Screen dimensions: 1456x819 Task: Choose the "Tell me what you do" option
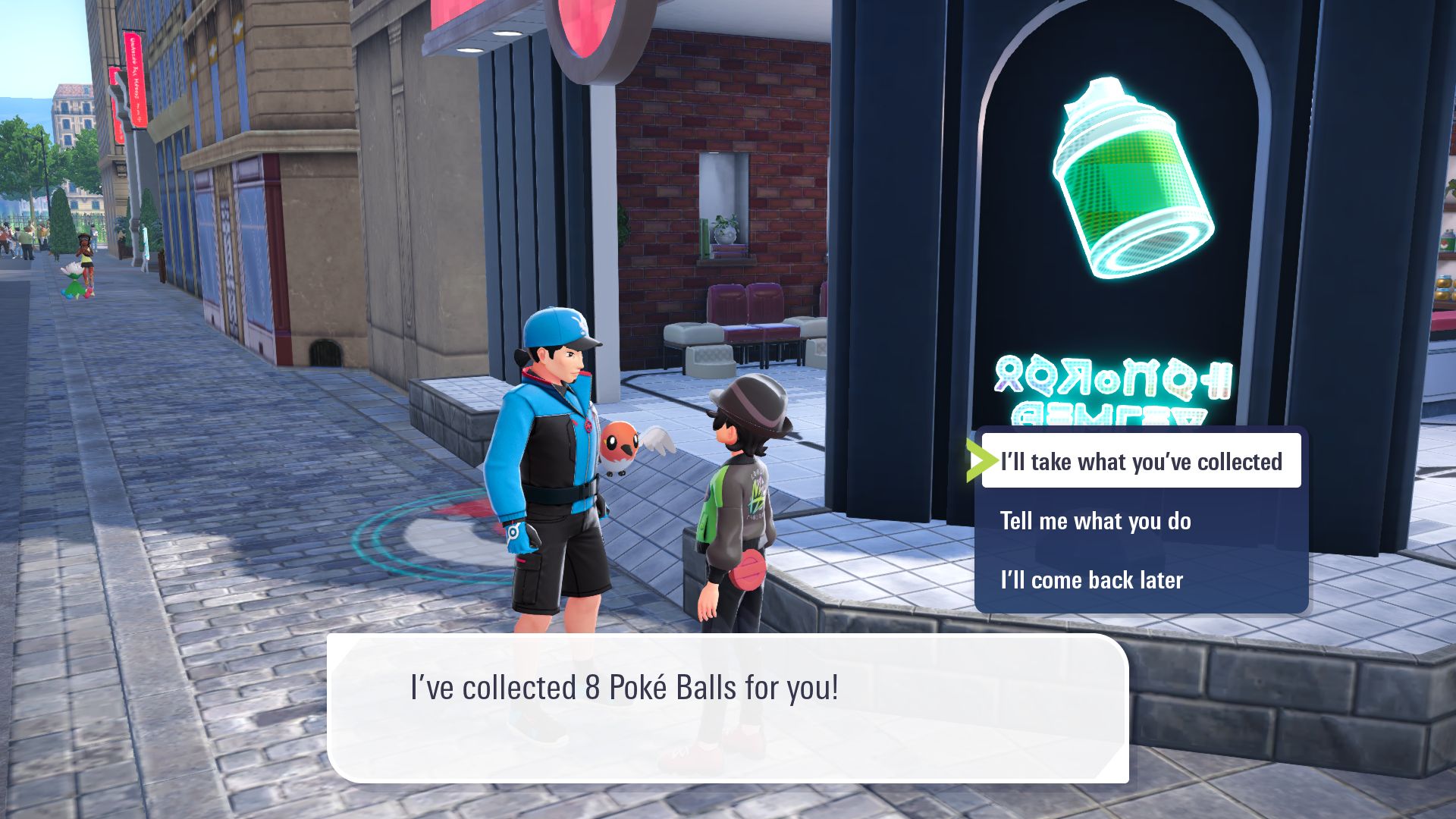click(x=1097, y=520)
